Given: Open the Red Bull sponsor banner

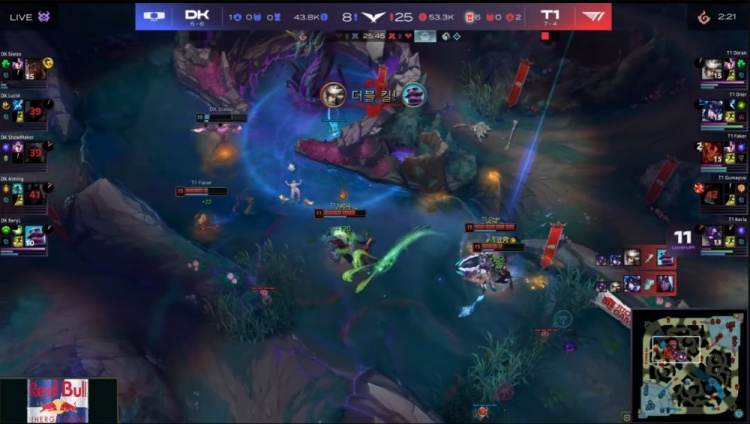Looking at the screenshot, I should coord(58,400).
